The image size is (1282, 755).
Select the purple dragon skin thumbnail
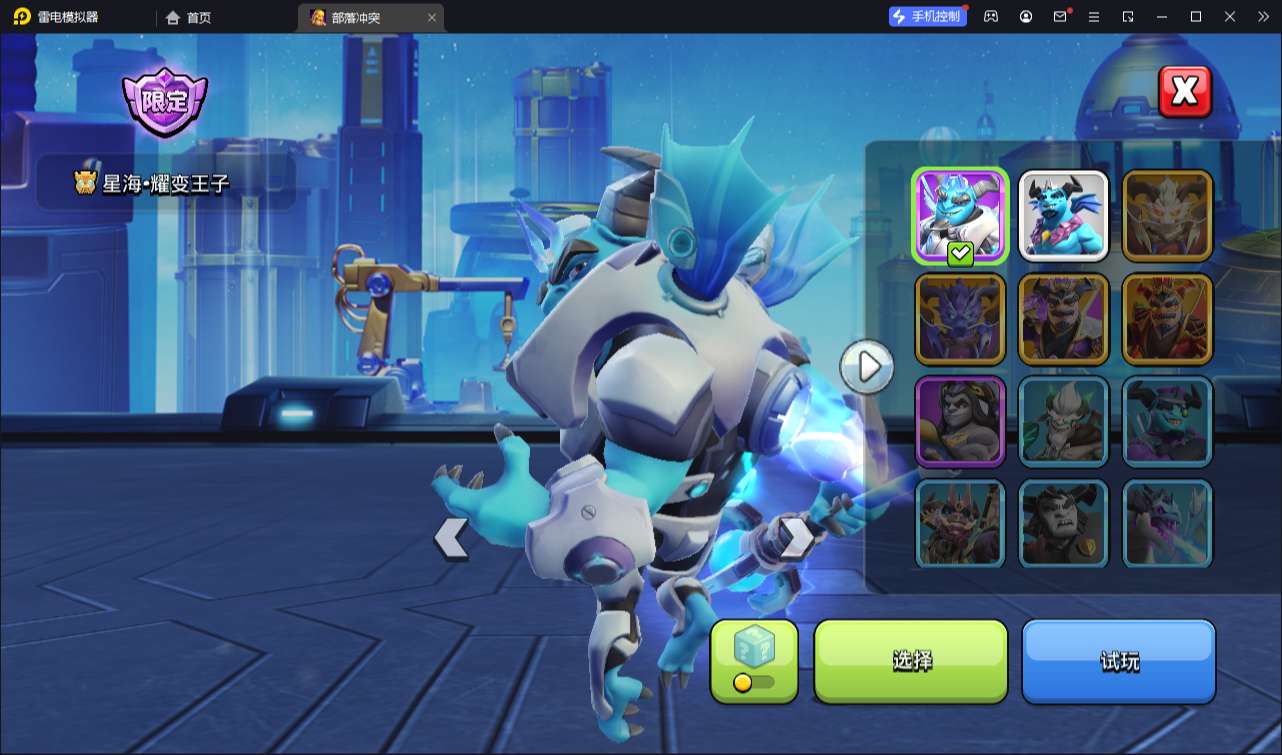click(x=960, y=318)
